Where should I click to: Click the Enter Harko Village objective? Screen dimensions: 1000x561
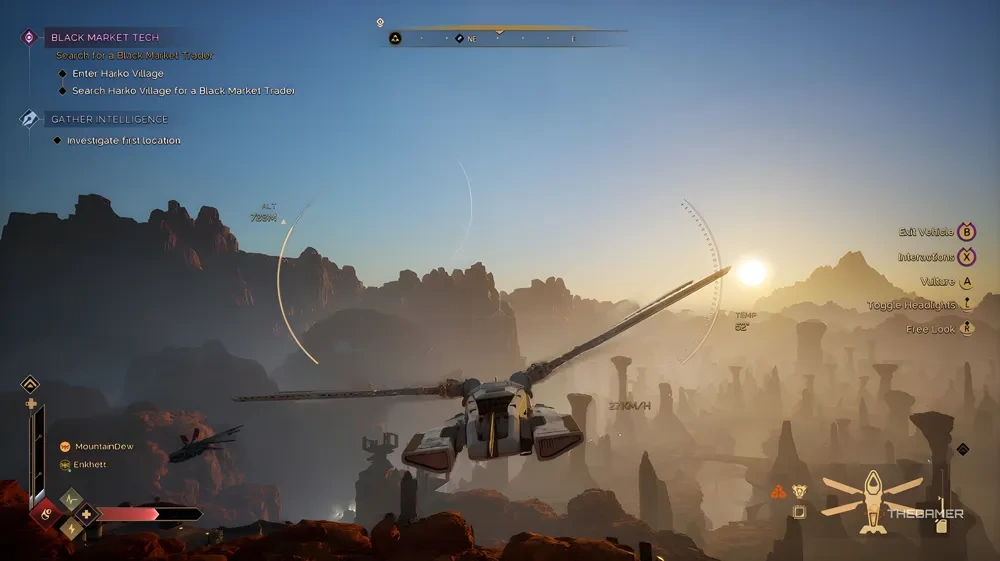pos(117,73)
